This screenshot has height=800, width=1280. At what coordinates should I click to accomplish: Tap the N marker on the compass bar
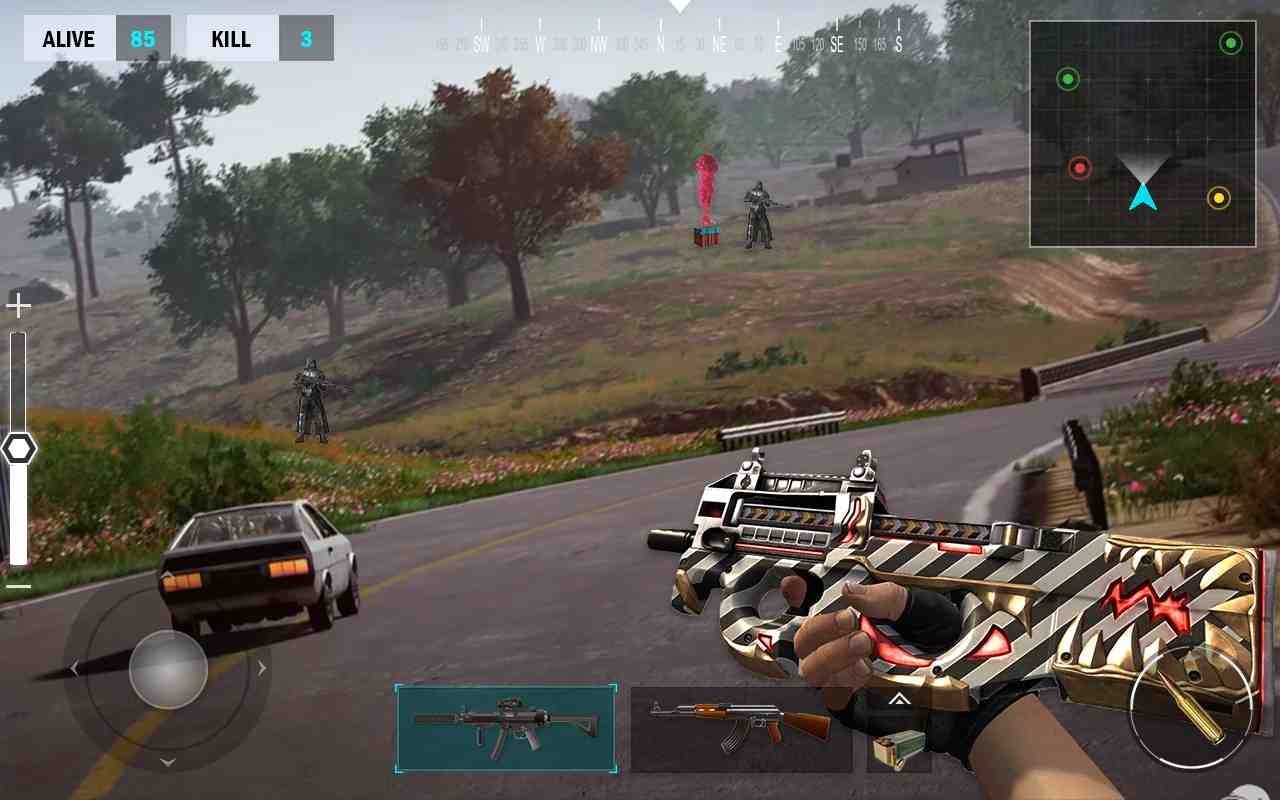point(661,44)
